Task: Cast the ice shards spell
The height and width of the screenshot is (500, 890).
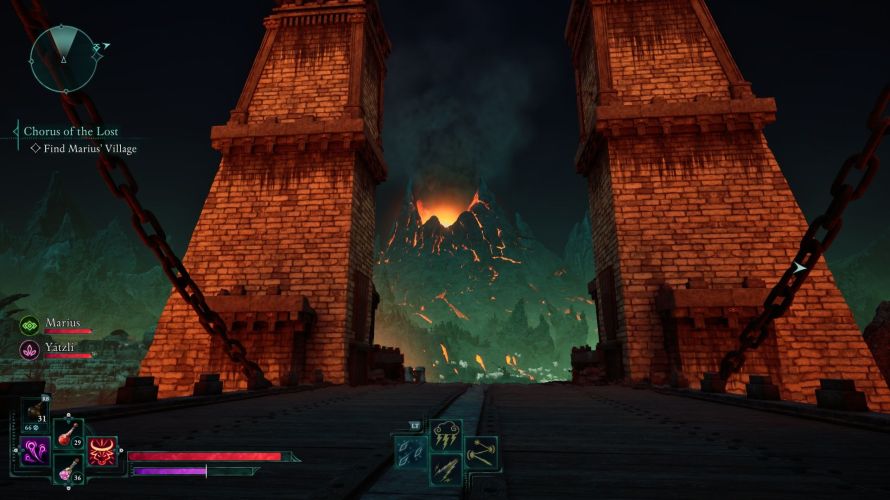Action: click(x=411, y=451)
